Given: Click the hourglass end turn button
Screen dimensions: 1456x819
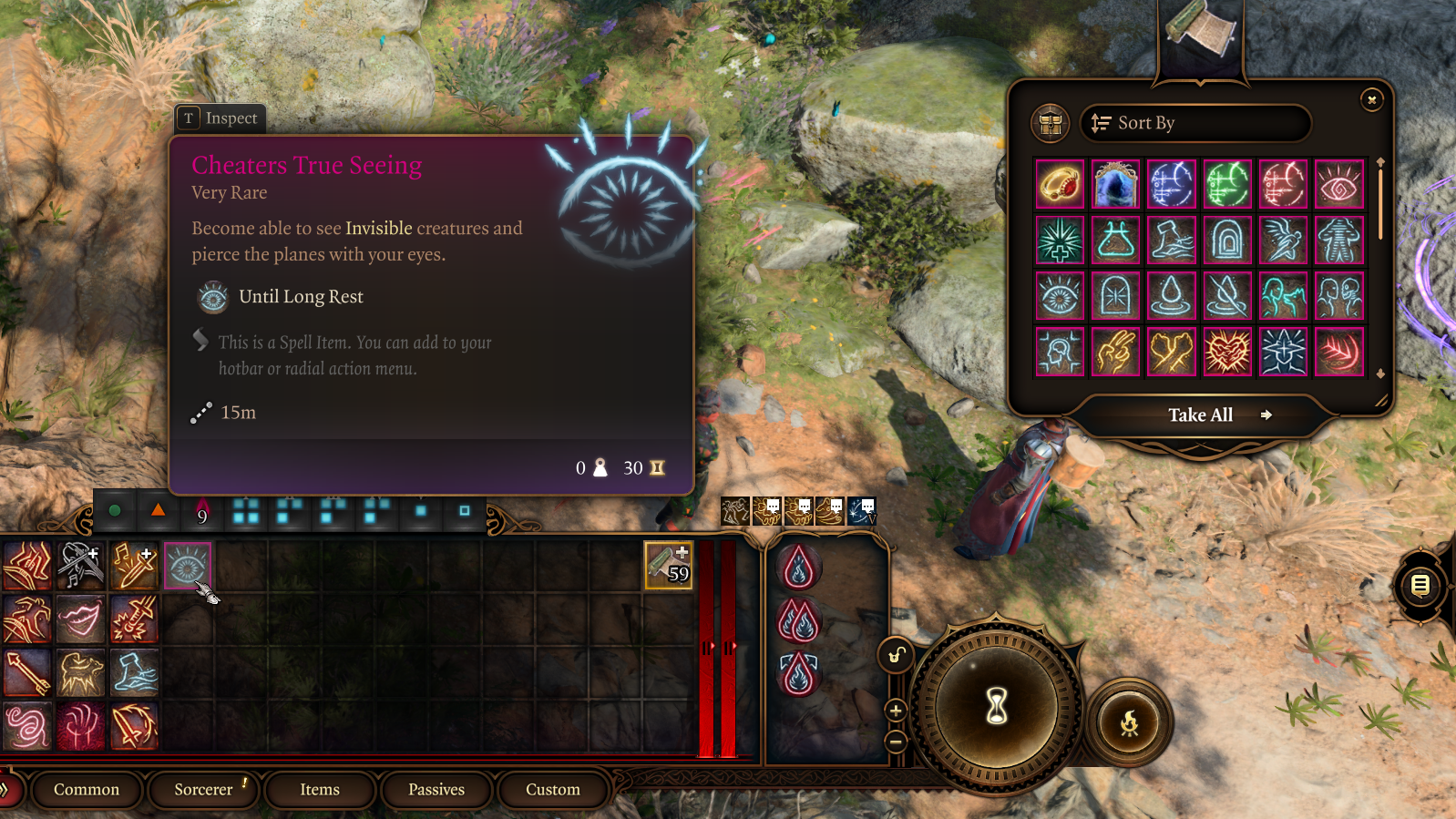Looking at the screenshot, I should pos(997,706).
